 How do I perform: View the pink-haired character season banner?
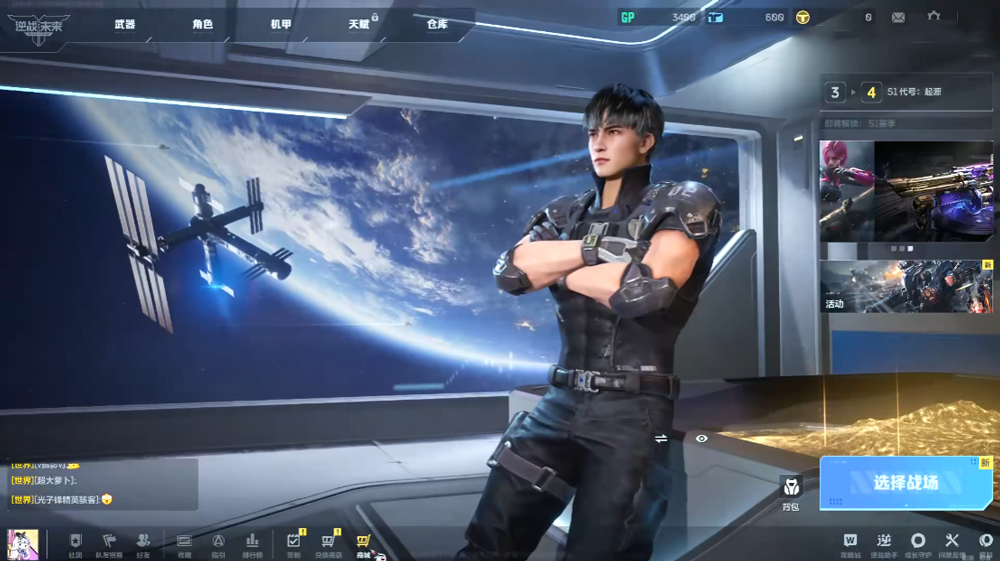pos(846,190)
